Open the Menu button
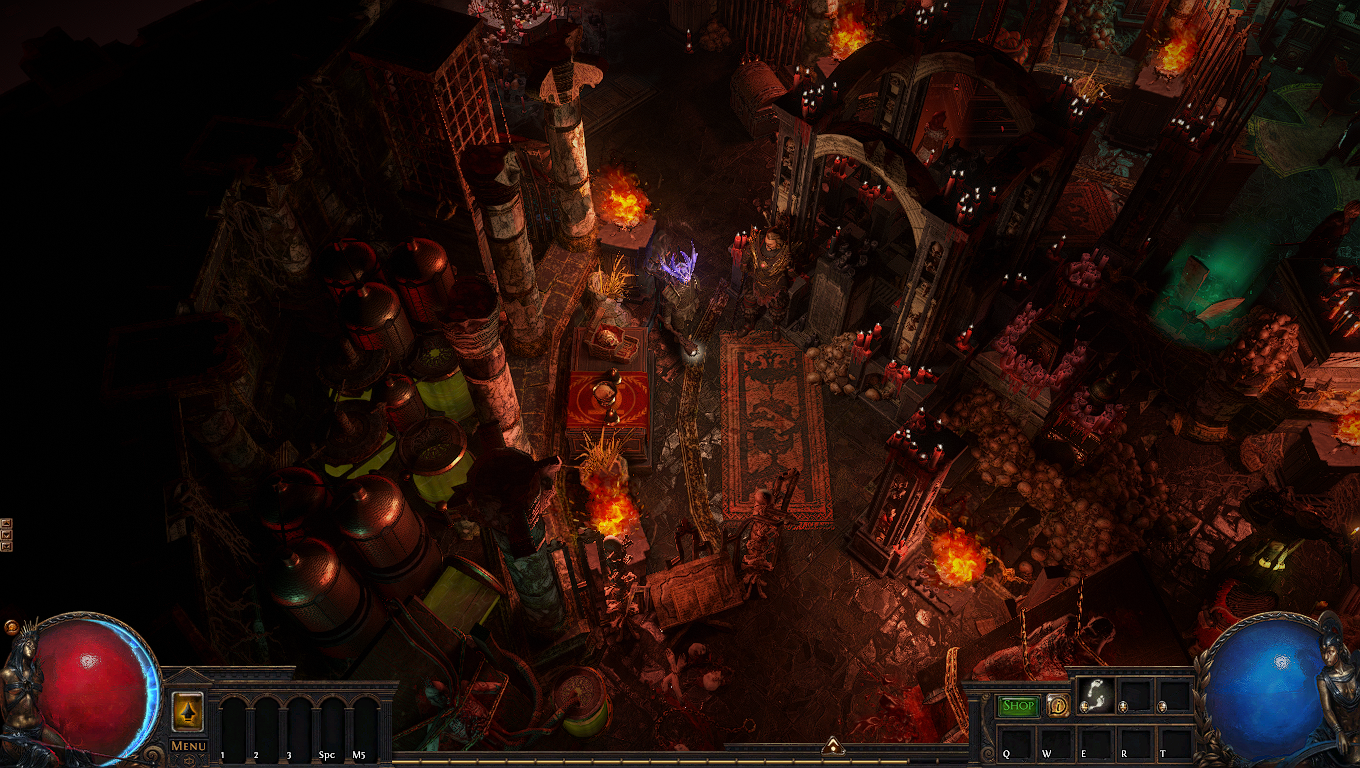1360x768 pixels. click(188, 745)
